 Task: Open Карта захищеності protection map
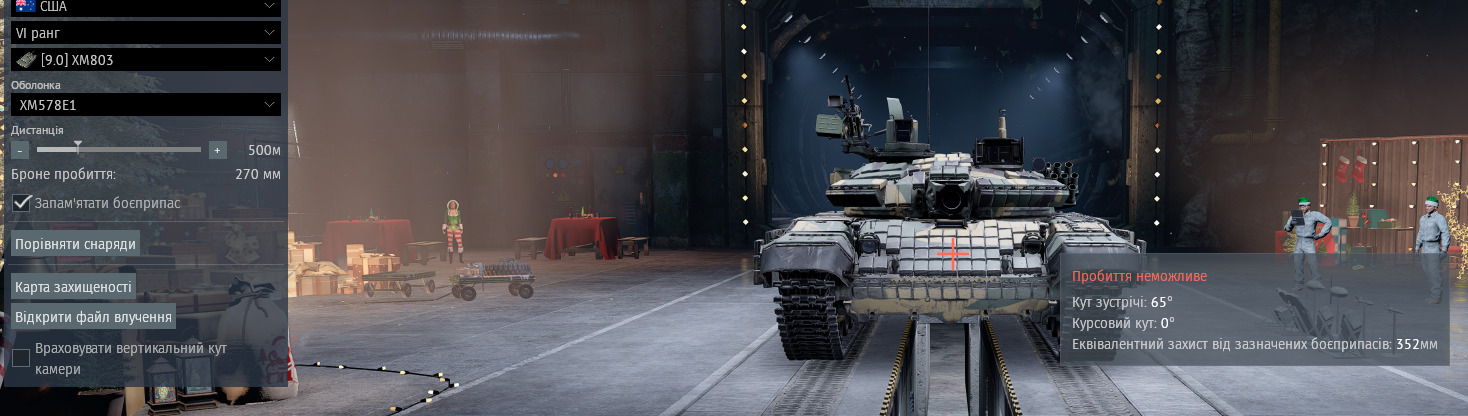coord(73,287)
